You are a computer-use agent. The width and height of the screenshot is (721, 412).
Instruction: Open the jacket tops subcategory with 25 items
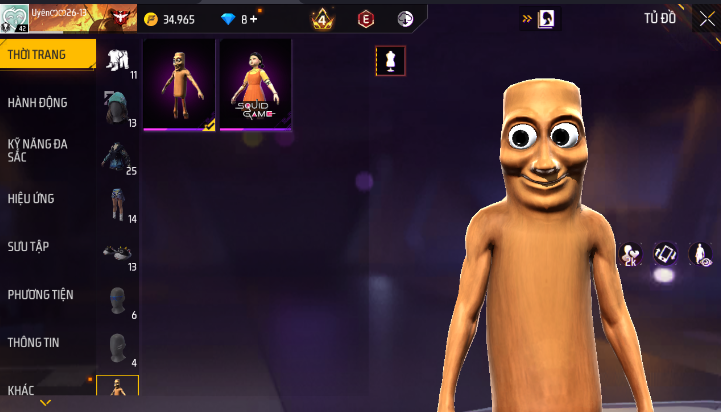(x=118, y=155)
